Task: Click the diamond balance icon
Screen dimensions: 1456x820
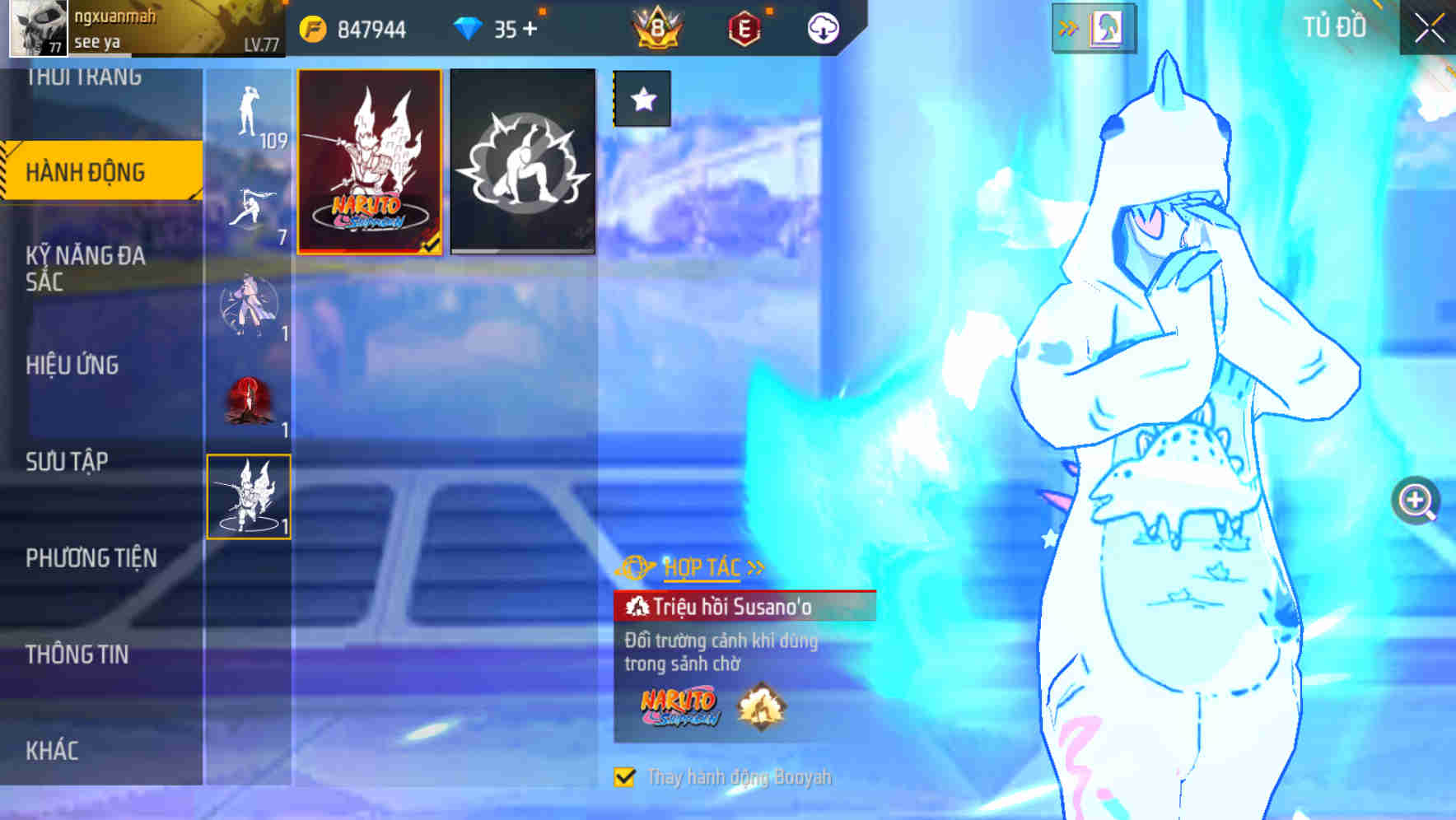Action: point(464,27)
